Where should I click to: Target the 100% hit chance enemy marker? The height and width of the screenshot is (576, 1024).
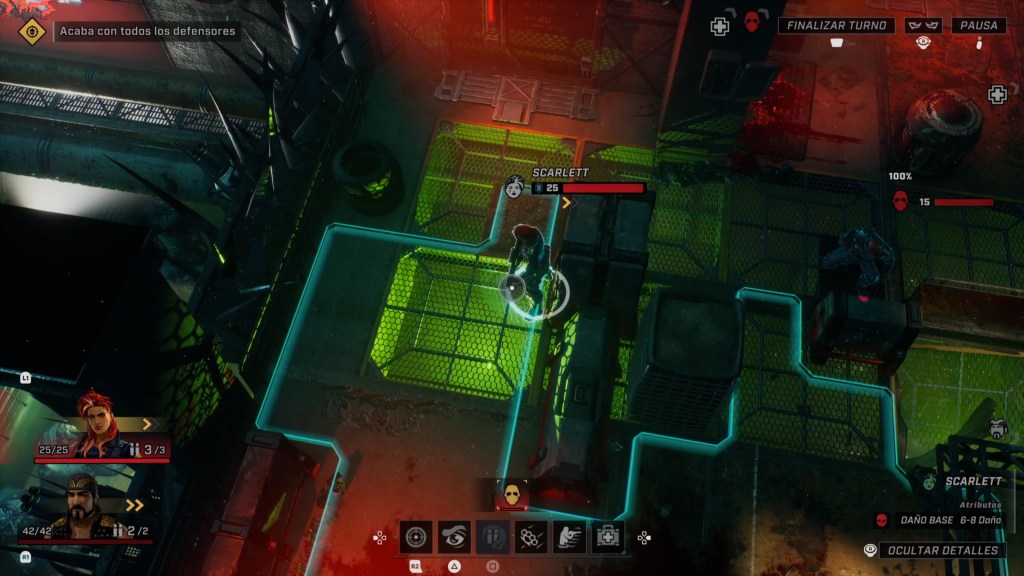pyautogui.click(x=900, y=201)
